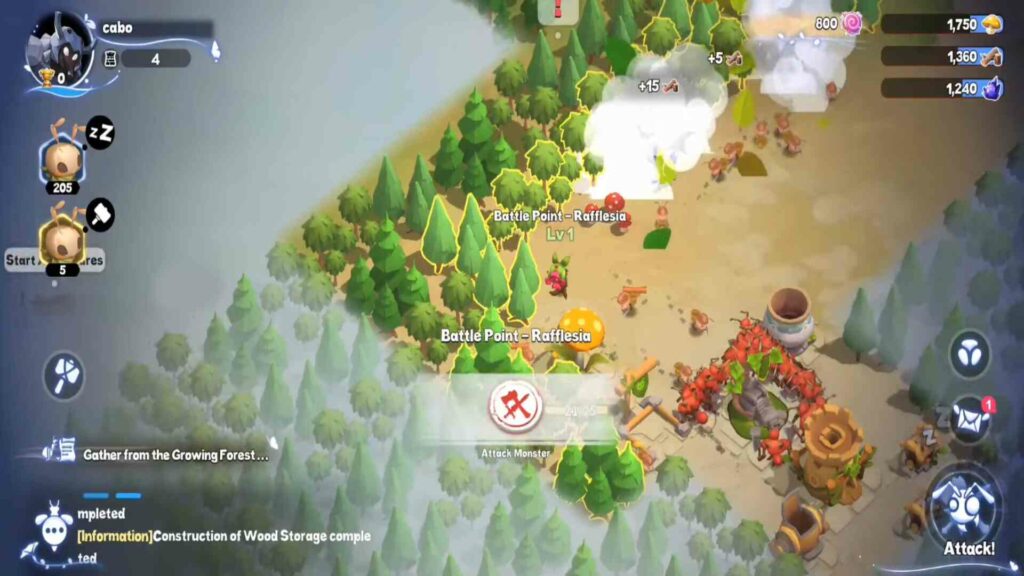Open the axe and hammer build menu
Viewport: 1024px width, 576px height.
(64, 375)
